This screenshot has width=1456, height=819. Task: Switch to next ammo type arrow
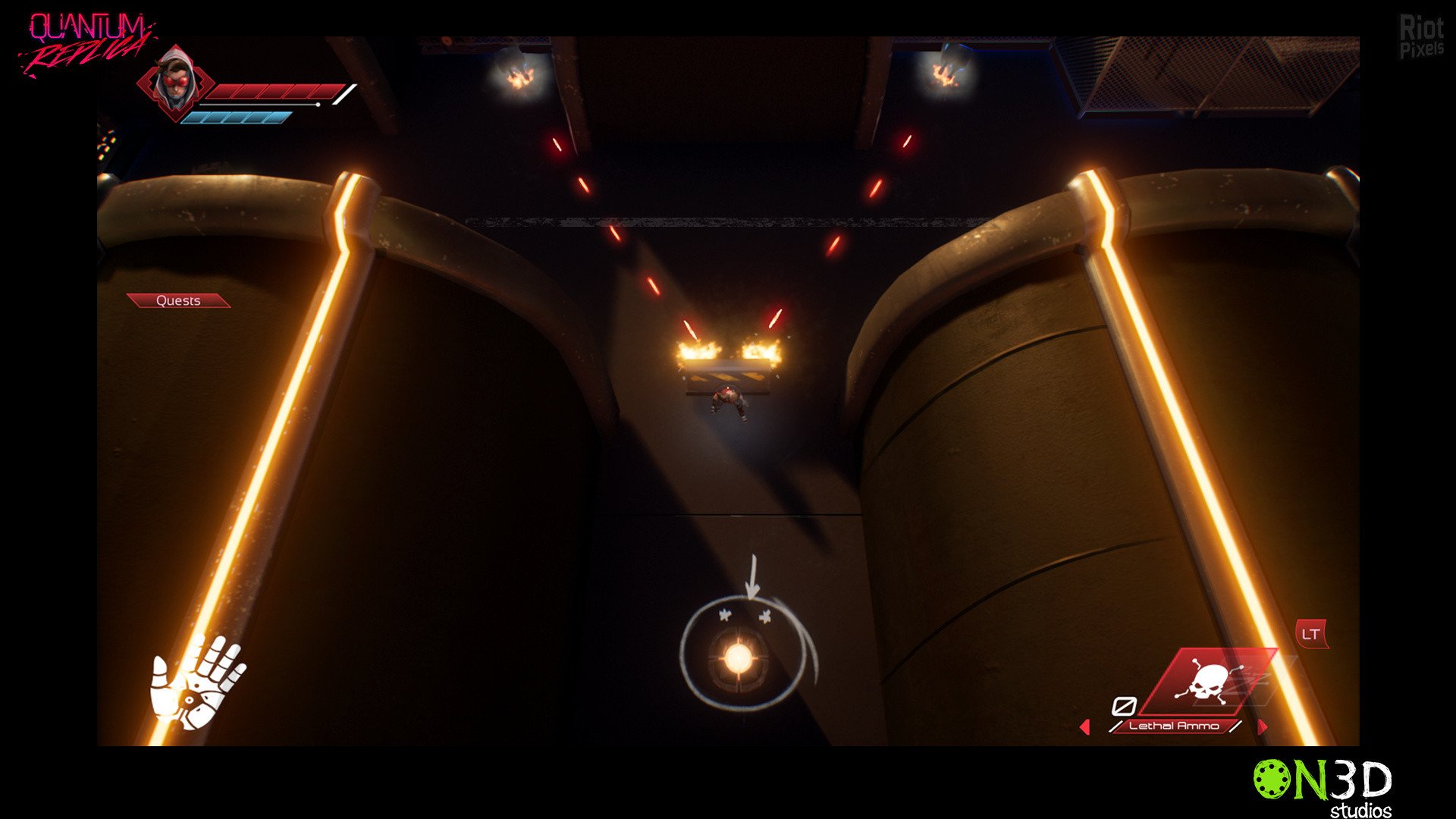coord(1262,727)
